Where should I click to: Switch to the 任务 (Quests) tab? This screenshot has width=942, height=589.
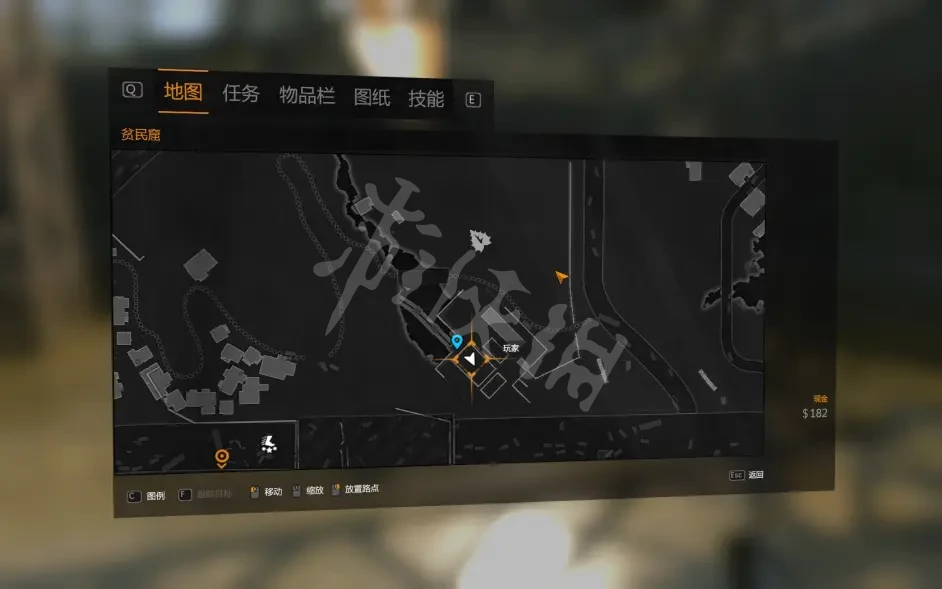point(241,94)
